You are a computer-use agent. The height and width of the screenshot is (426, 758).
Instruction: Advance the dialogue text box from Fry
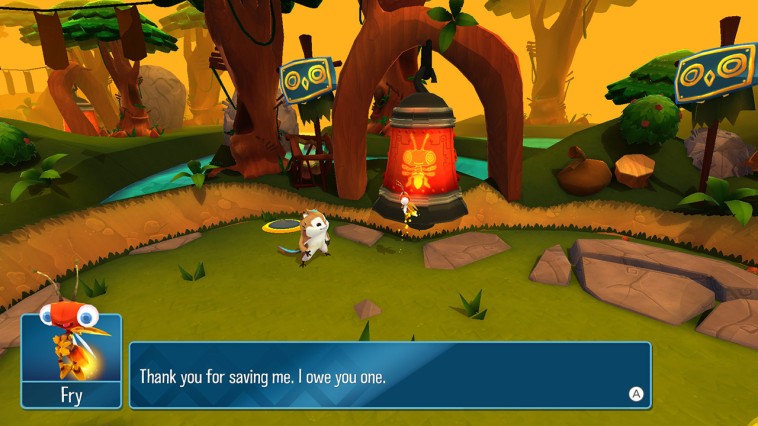coord(635,393)
